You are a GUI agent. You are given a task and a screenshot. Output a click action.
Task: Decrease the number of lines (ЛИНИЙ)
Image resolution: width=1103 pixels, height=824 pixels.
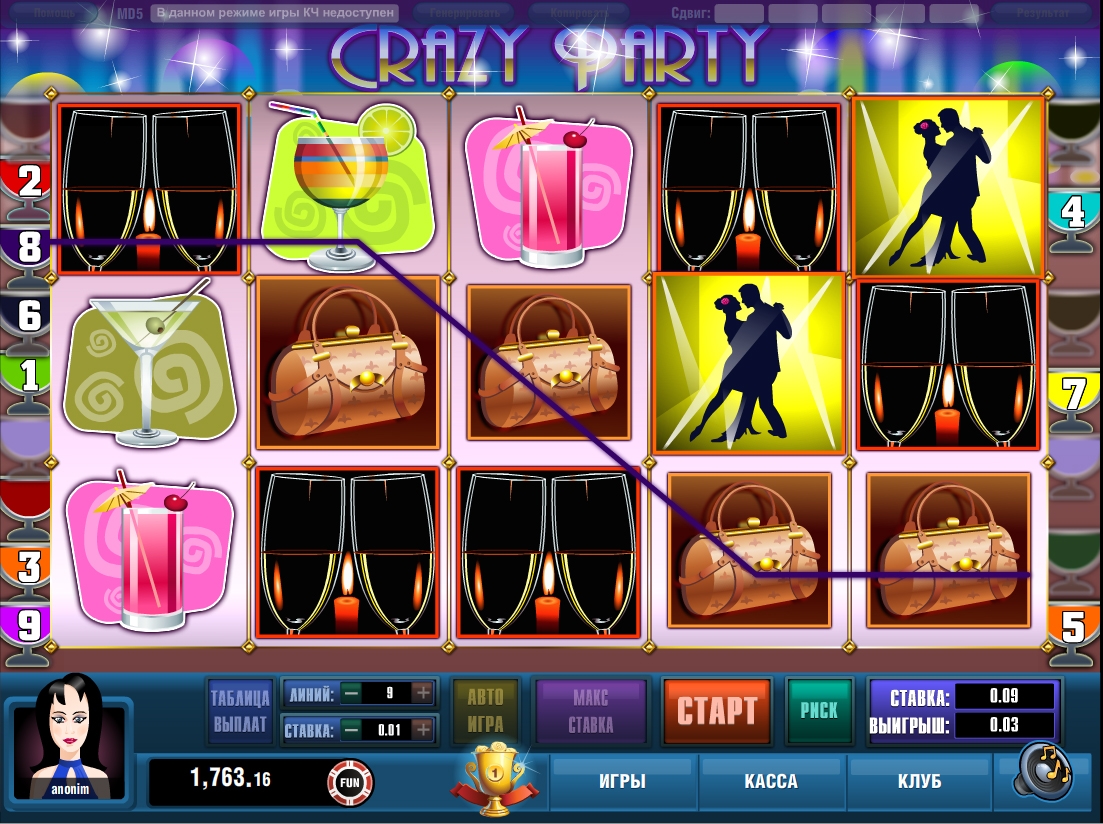pos(351,693)
